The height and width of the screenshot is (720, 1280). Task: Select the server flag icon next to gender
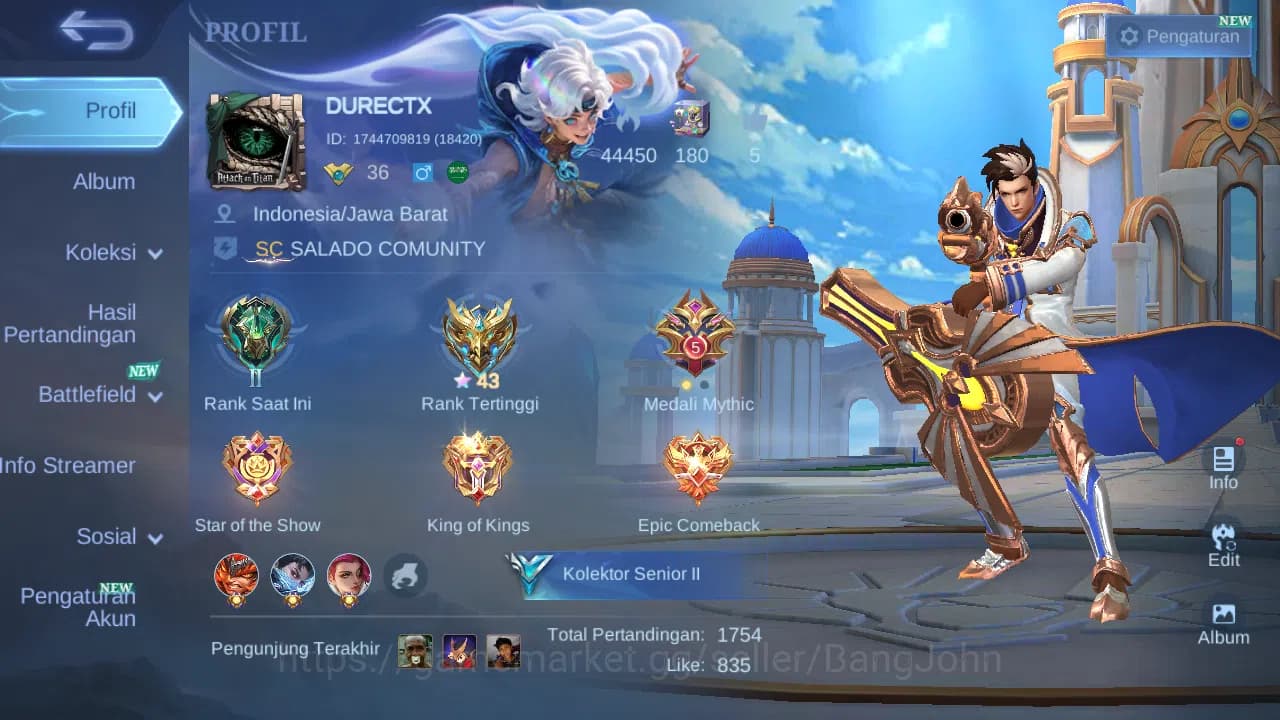click(456, 172)
